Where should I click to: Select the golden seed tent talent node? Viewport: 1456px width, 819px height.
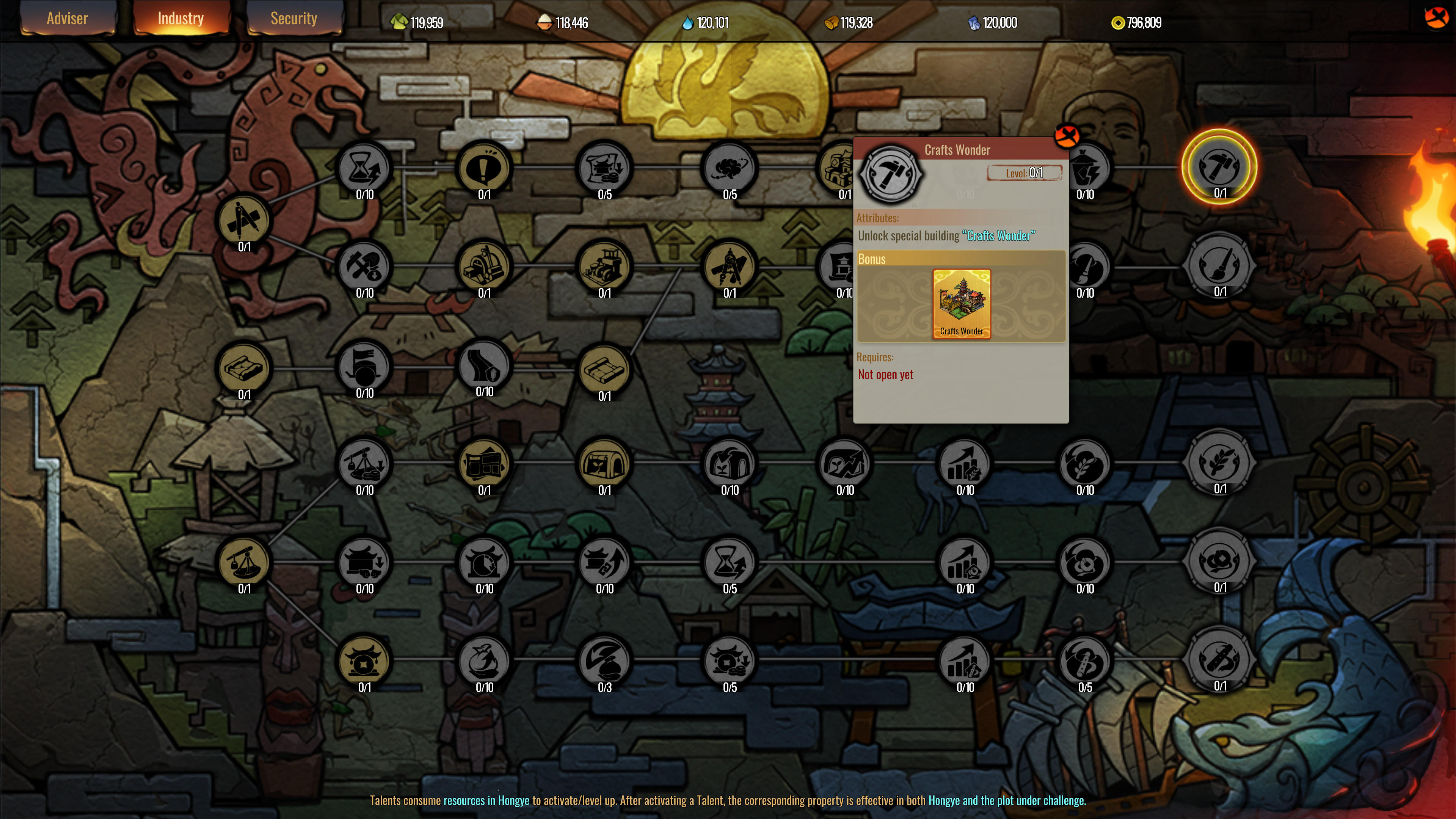[x=606, y=463]
